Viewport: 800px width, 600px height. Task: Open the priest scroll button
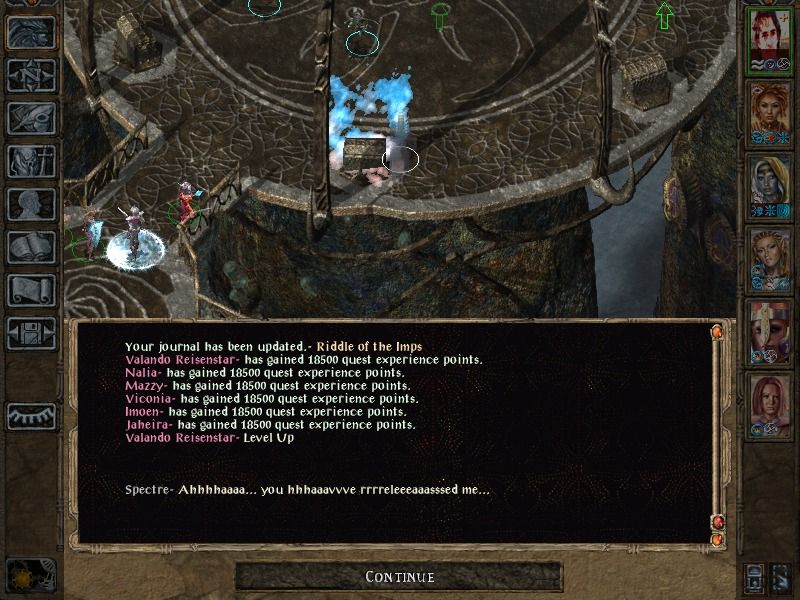click(x=31, y=290)
